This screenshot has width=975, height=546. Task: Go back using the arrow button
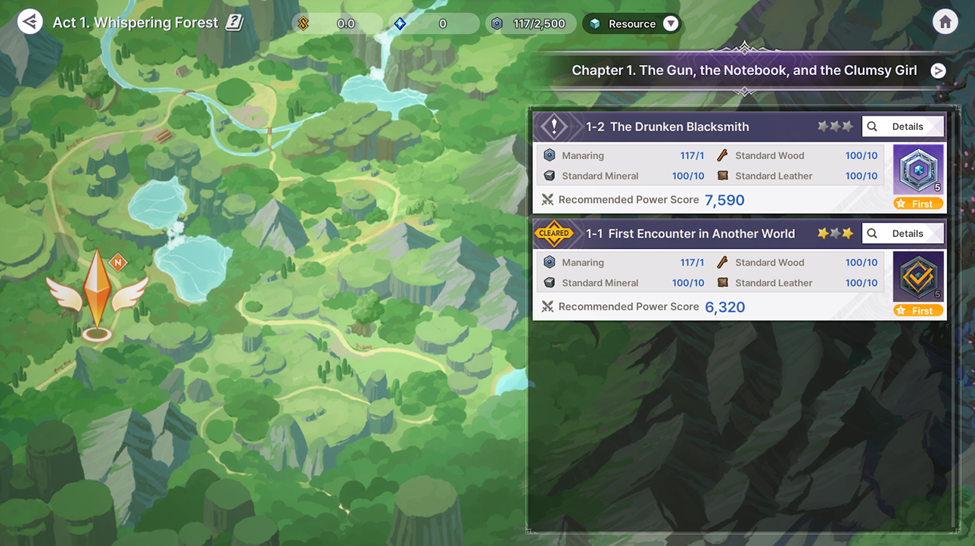click(x=30, y=21)
